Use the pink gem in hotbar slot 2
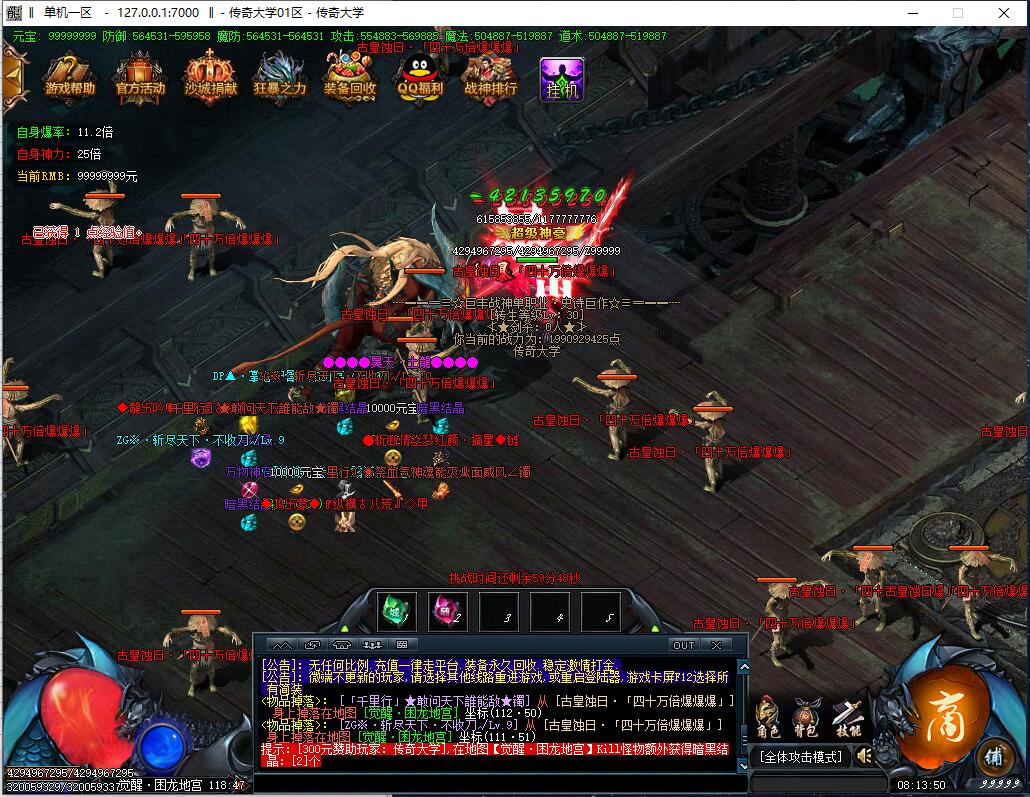 (447, 611)
